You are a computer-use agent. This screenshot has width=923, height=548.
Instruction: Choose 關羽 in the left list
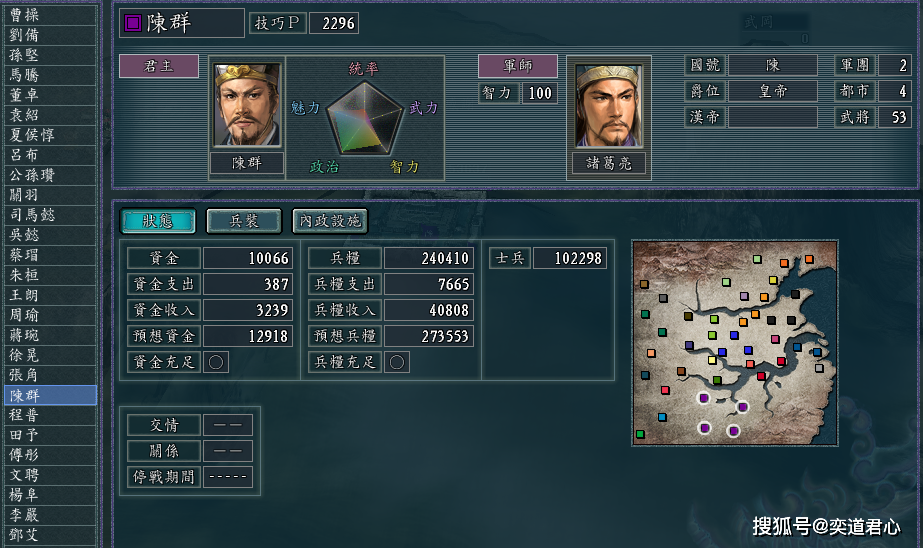click(48, 195)
